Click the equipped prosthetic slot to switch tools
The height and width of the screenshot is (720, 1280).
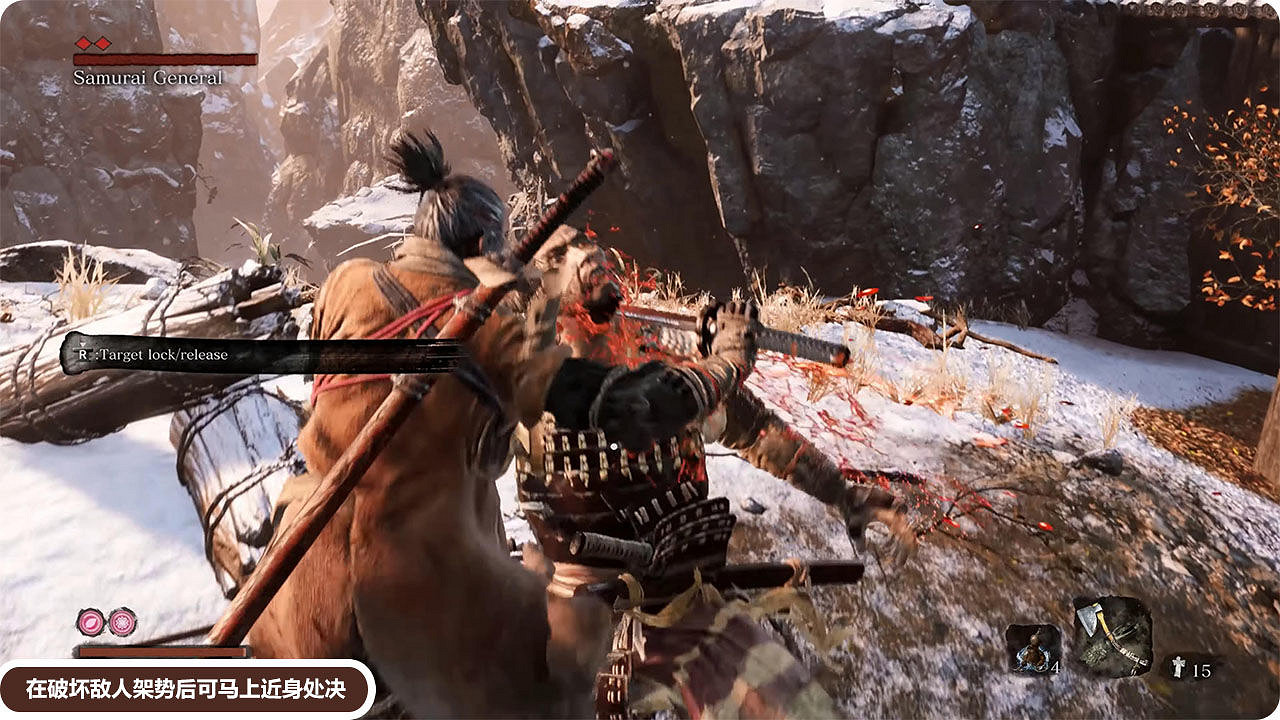tap(1110, 637)
